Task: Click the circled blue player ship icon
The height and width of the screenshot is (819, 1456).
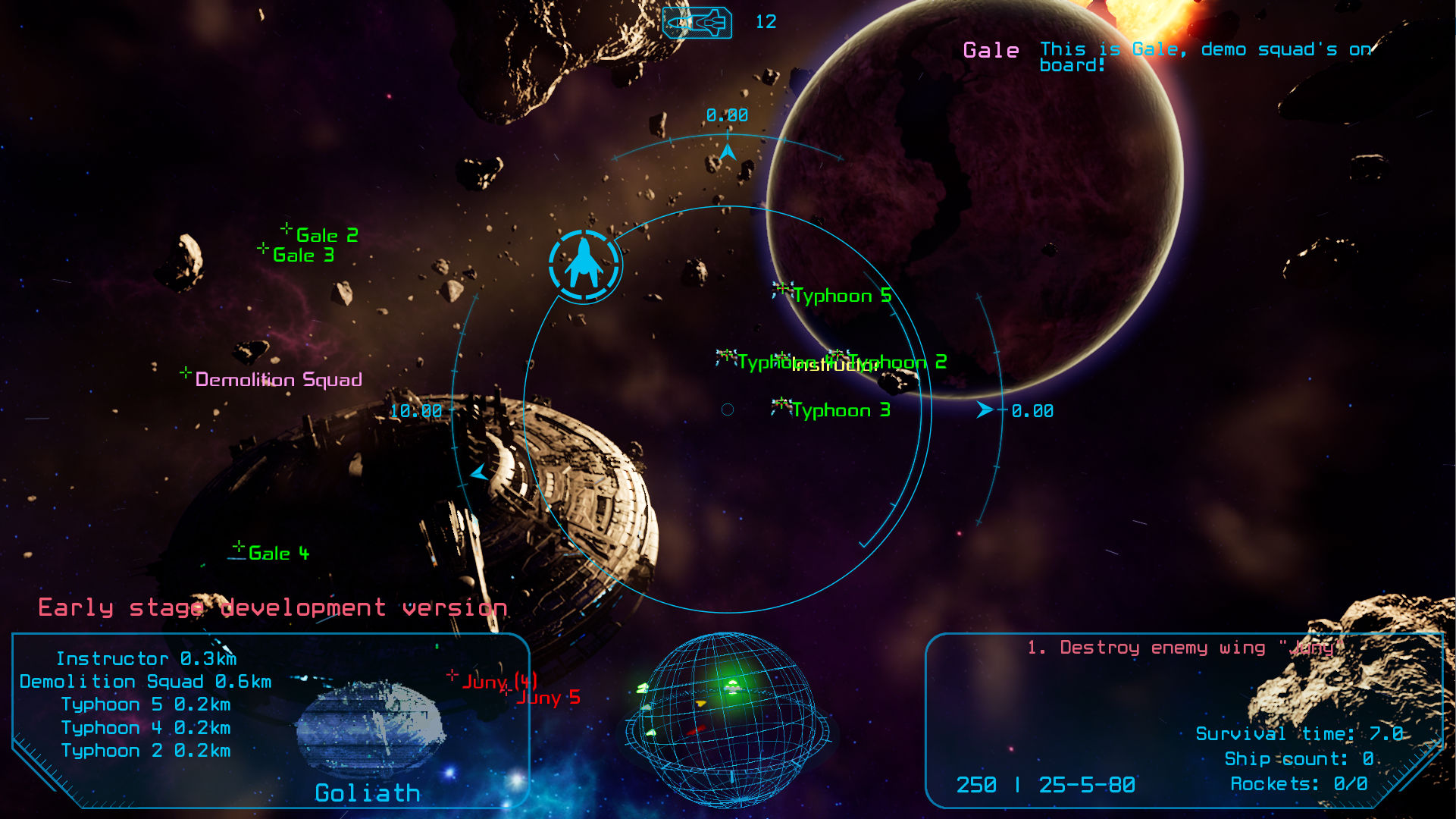Action: click(x=584, y=265)
